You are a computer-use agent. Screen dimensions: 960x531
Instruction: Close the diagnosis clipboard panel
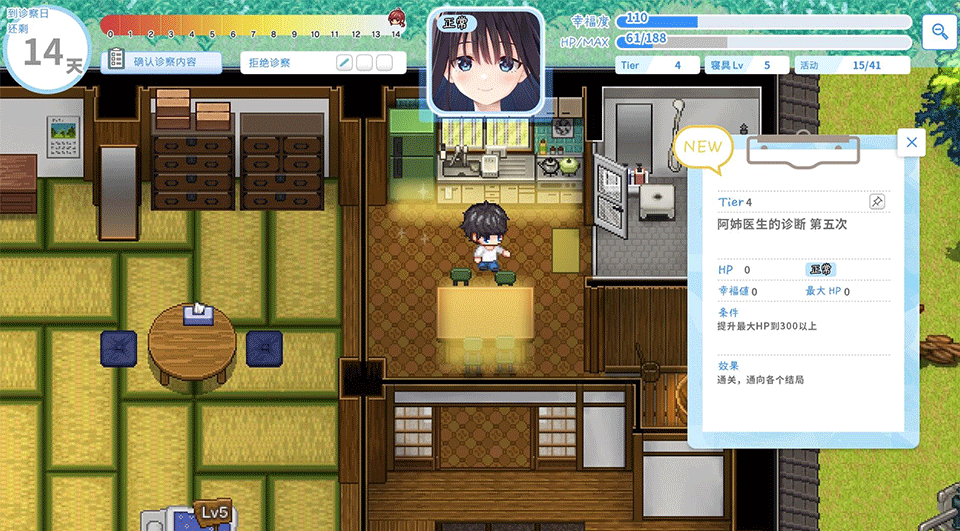pos(911,143)
